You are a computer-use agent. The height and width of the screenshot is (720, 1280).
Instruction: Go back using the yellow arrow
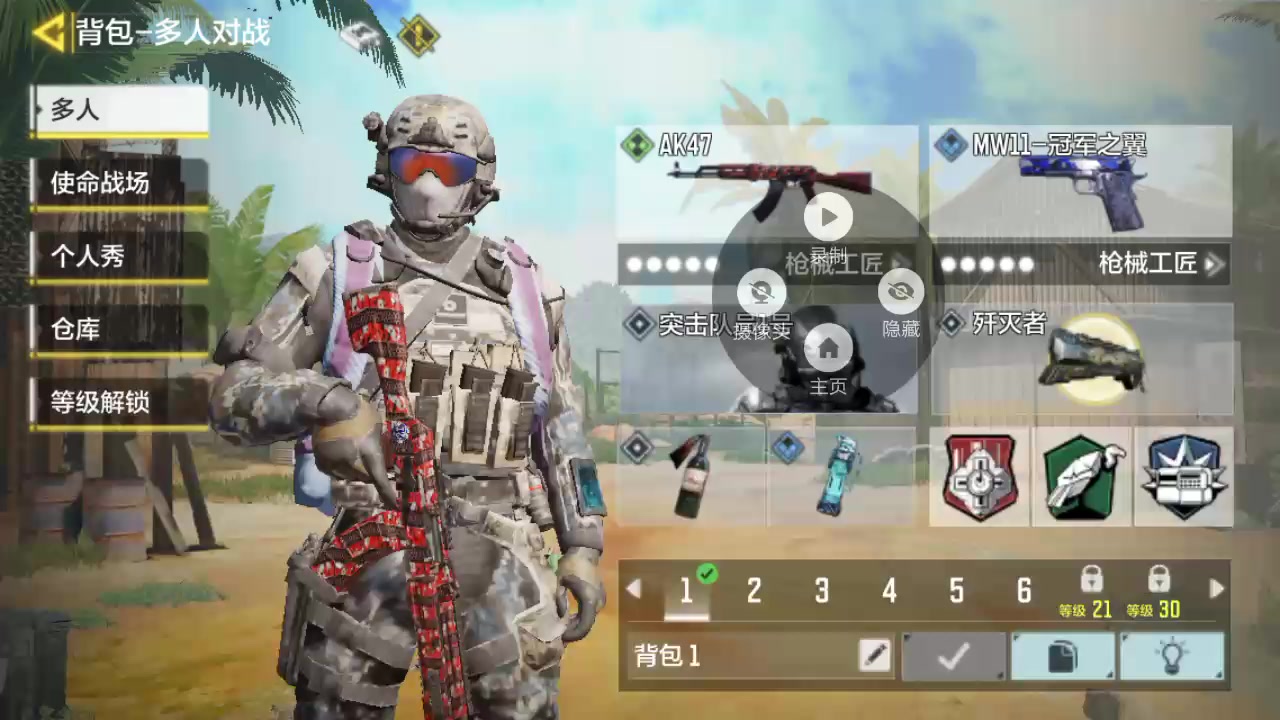click(48, 32)
